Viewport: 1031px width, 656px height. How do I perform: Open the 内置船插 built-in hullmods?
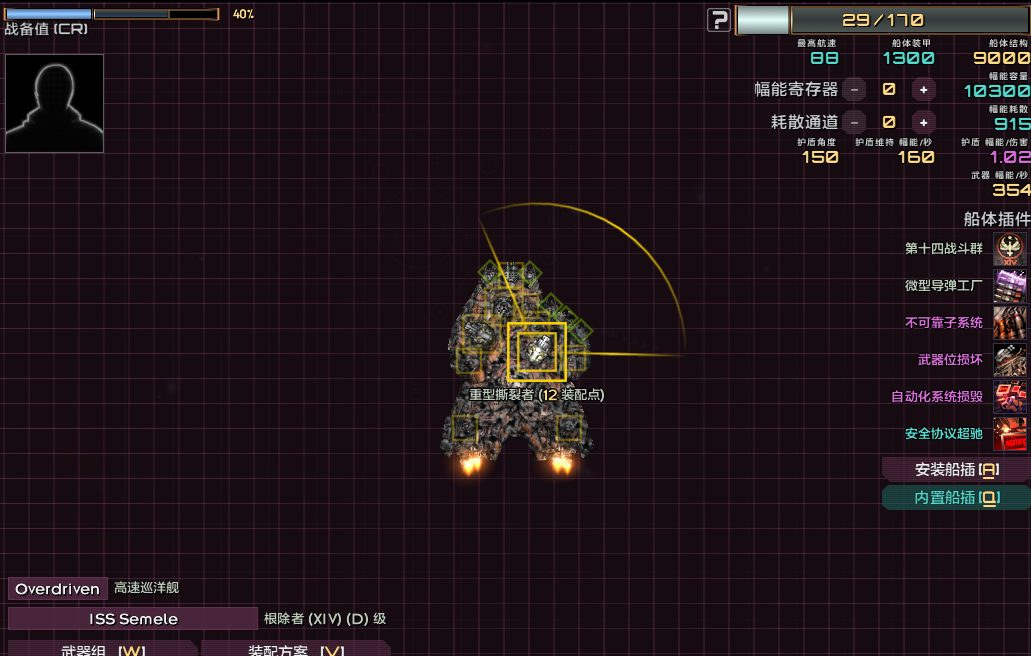pos(955,497)
